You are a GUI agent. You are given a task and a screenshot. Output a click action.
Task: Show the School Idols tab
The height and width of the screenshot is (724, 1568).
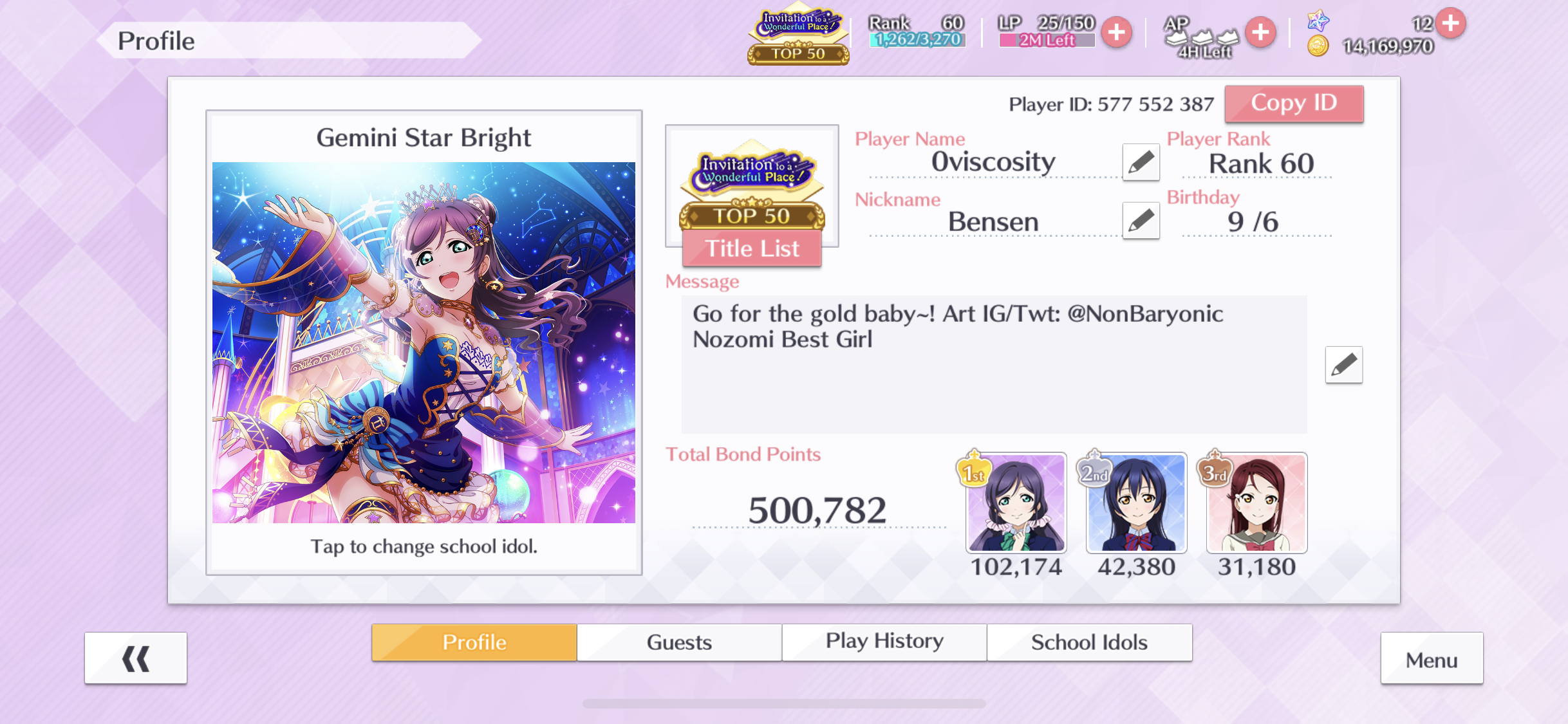pos(1089,642)
